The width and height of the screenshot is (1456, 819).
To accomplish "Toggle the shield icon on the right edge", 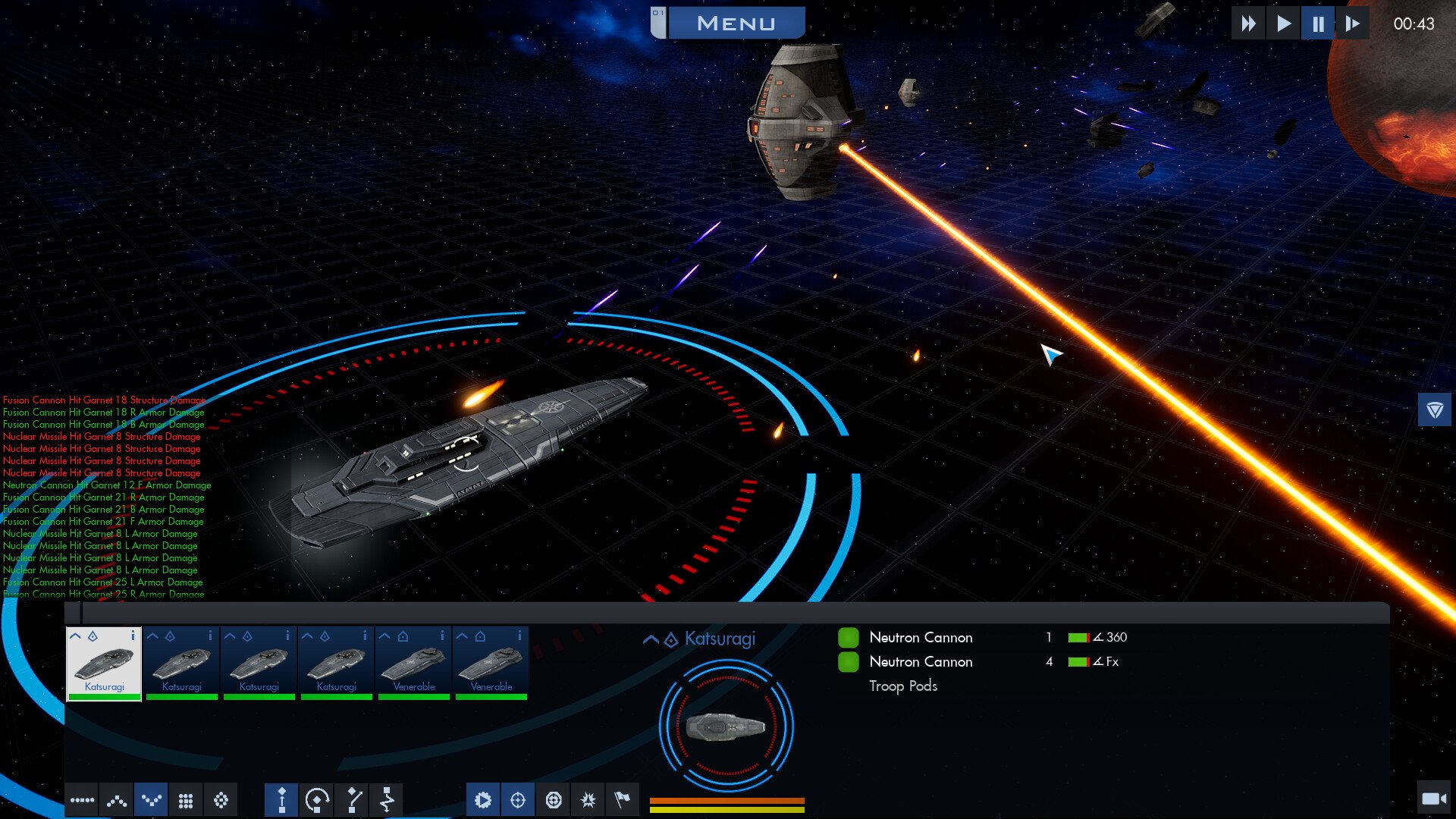I will (x=1434, y=410).
